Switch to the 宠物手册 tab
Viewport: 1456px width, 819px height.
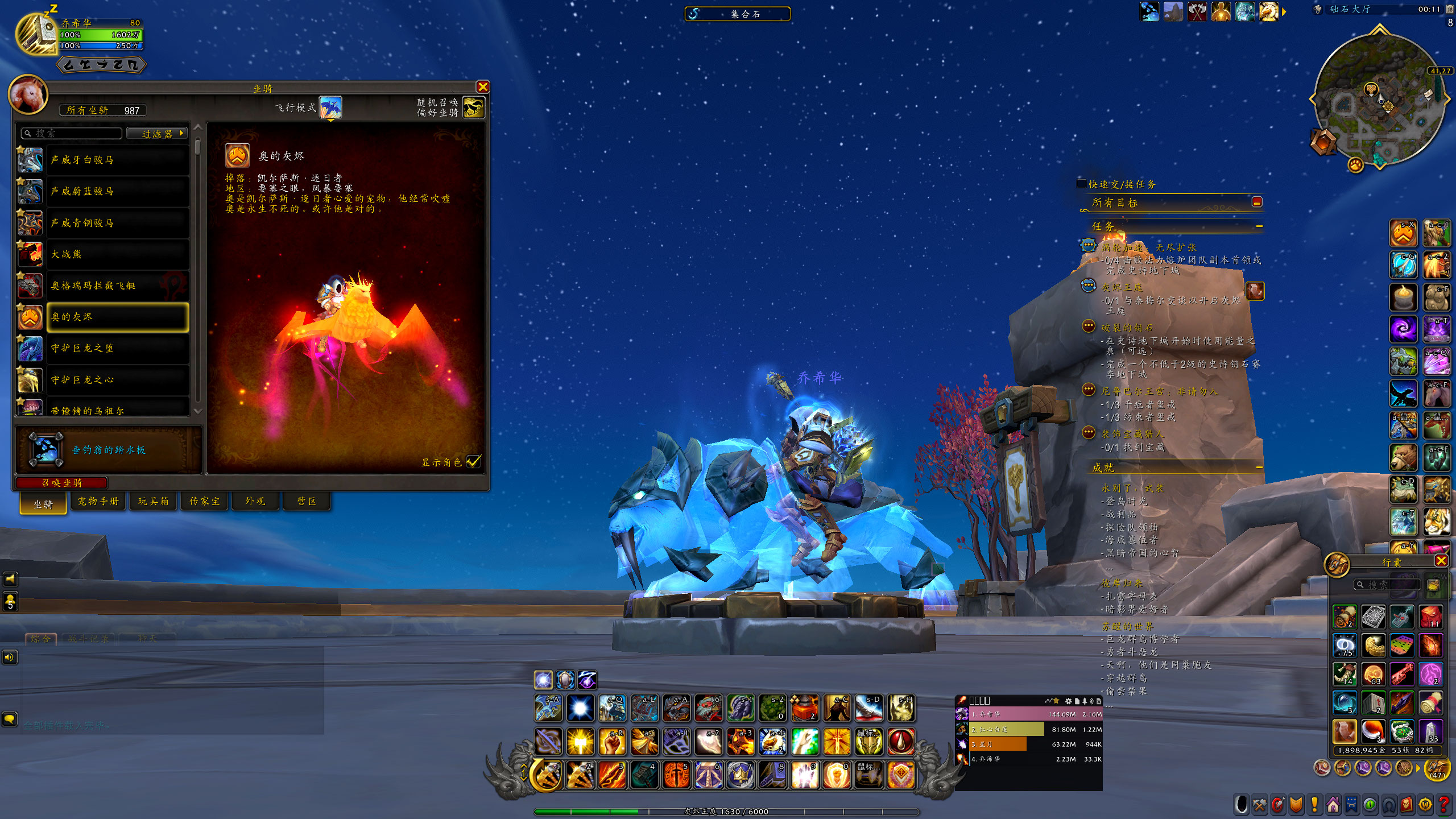[x=98, y=501]
